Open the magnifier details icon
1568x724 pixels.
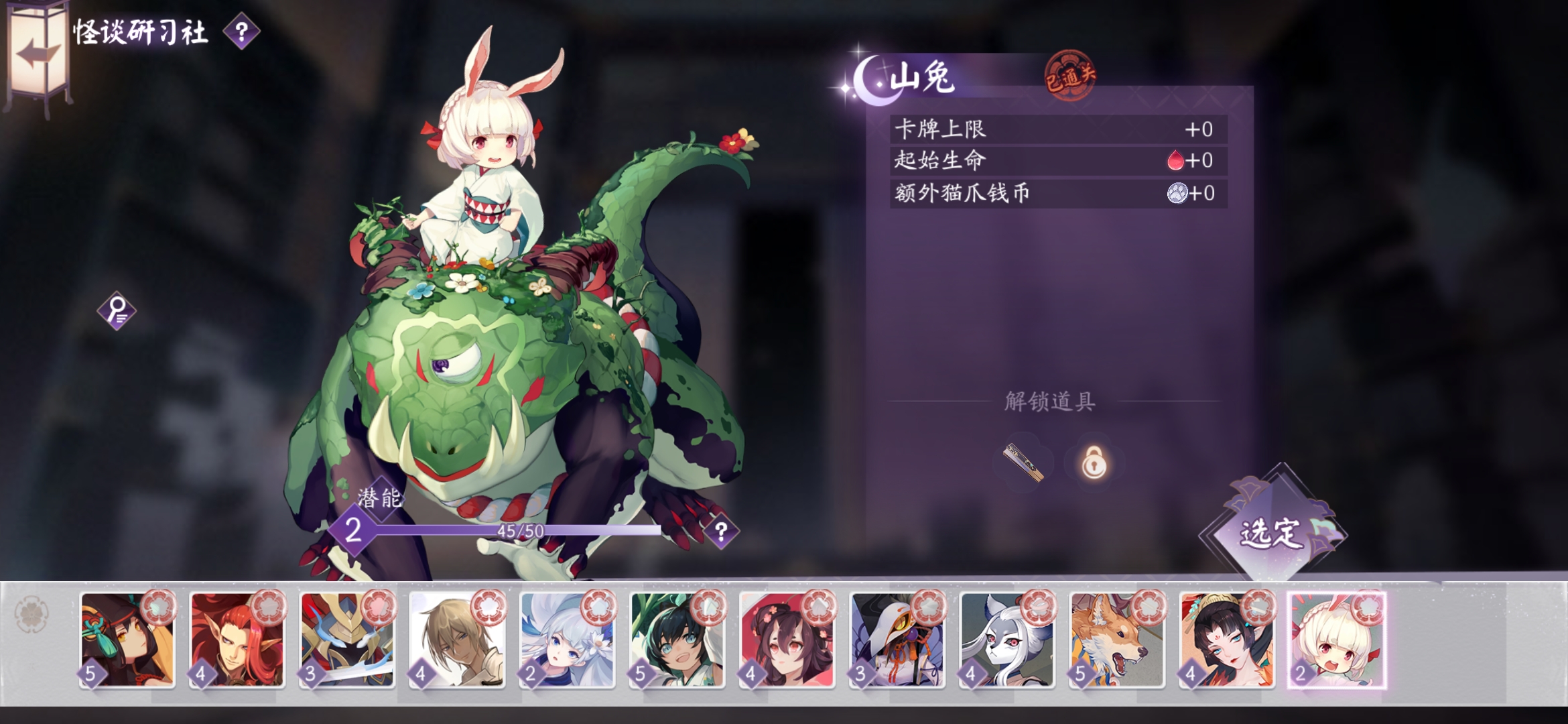tap(117, 310)
